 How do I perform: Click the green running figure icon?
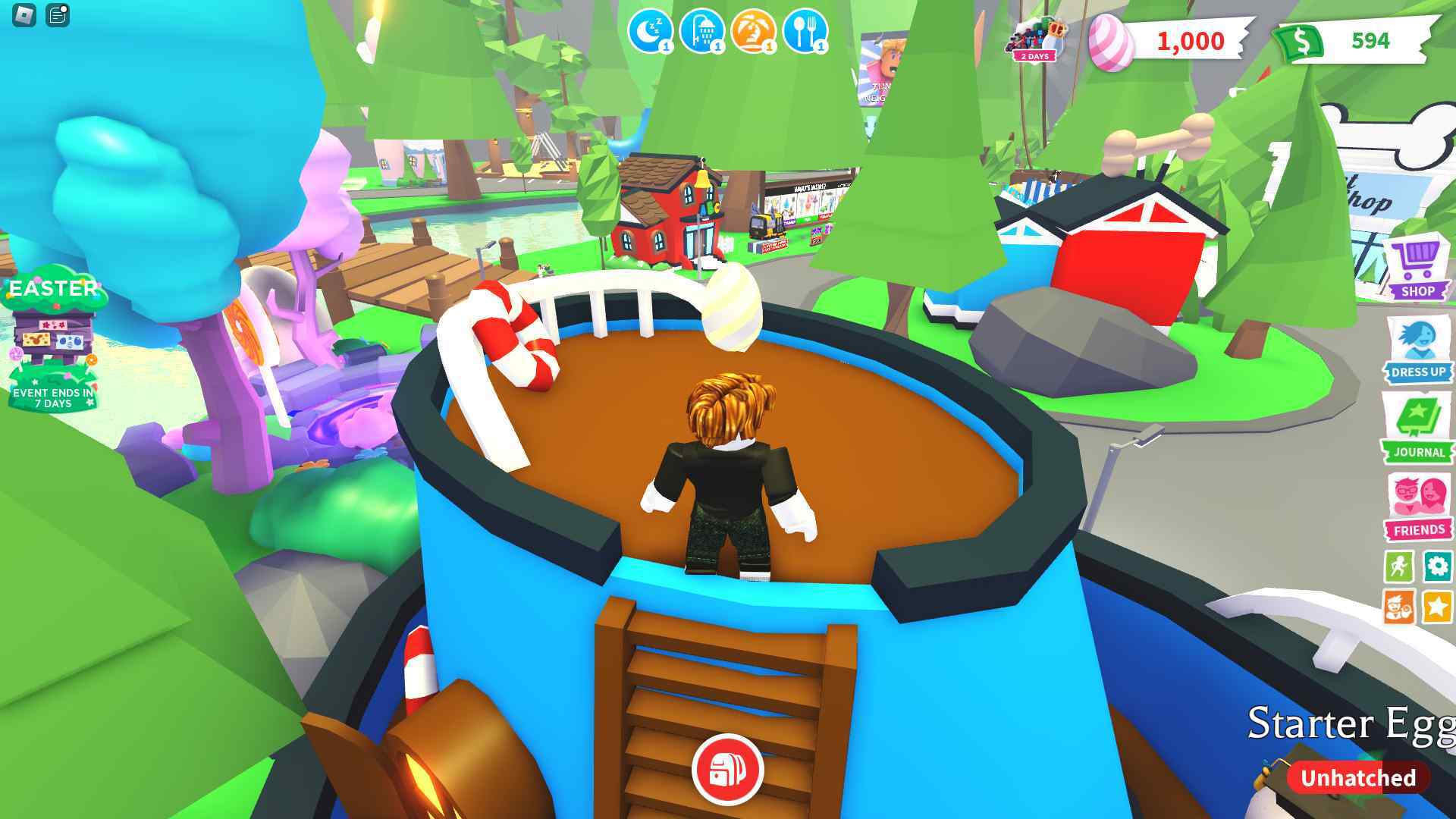(1399, 566)
